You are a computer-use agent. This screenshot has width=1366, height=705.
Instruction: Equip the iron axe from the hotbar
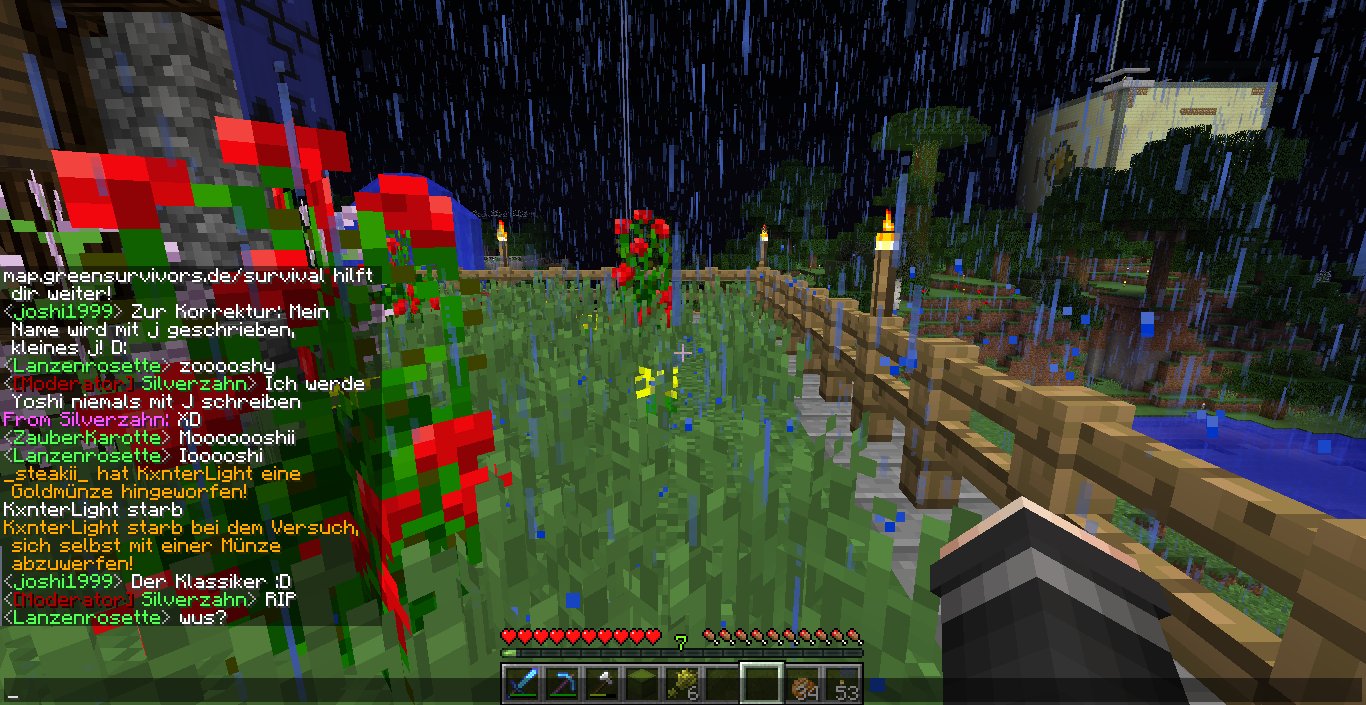click(602, 684)
